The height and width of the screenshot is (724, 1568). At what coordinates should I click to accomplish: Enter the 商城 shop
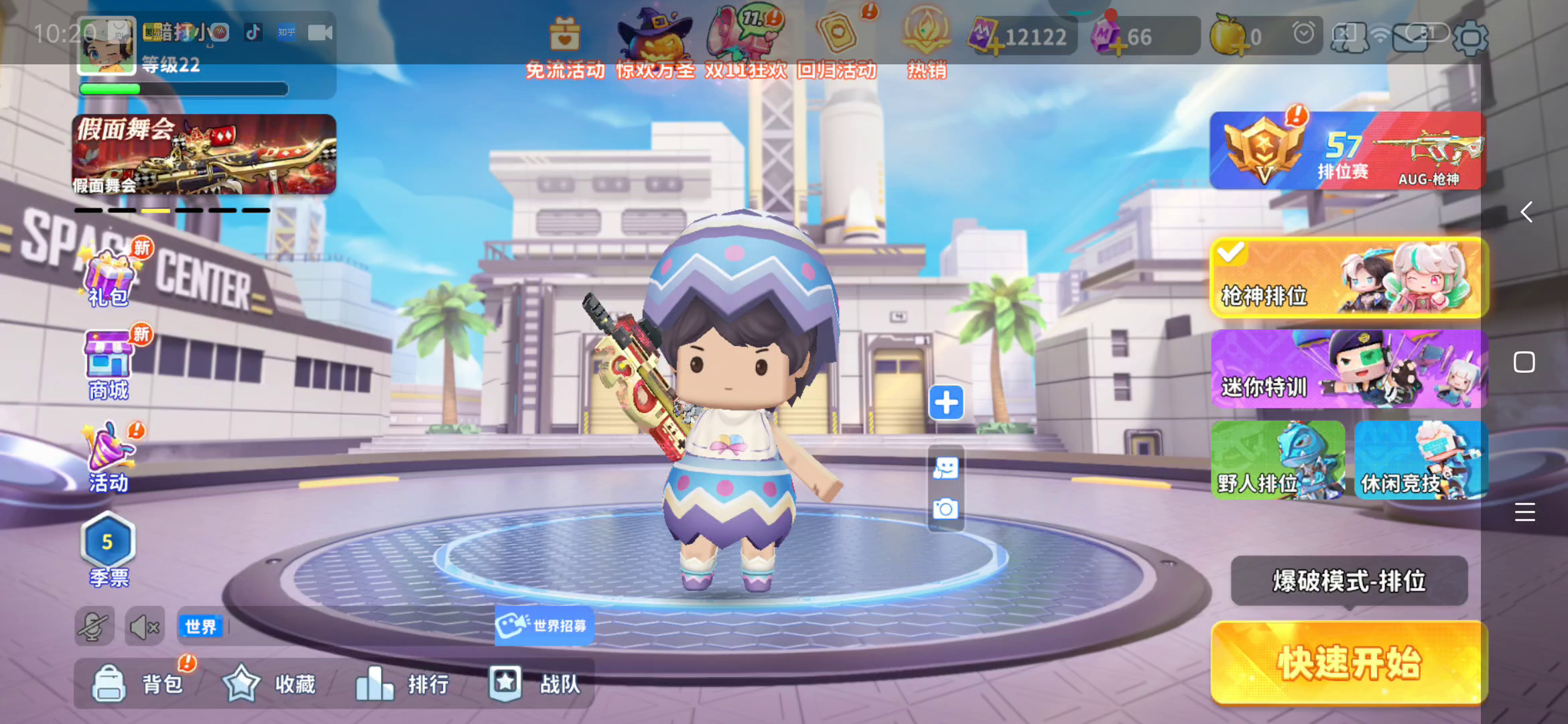point(109,366)
